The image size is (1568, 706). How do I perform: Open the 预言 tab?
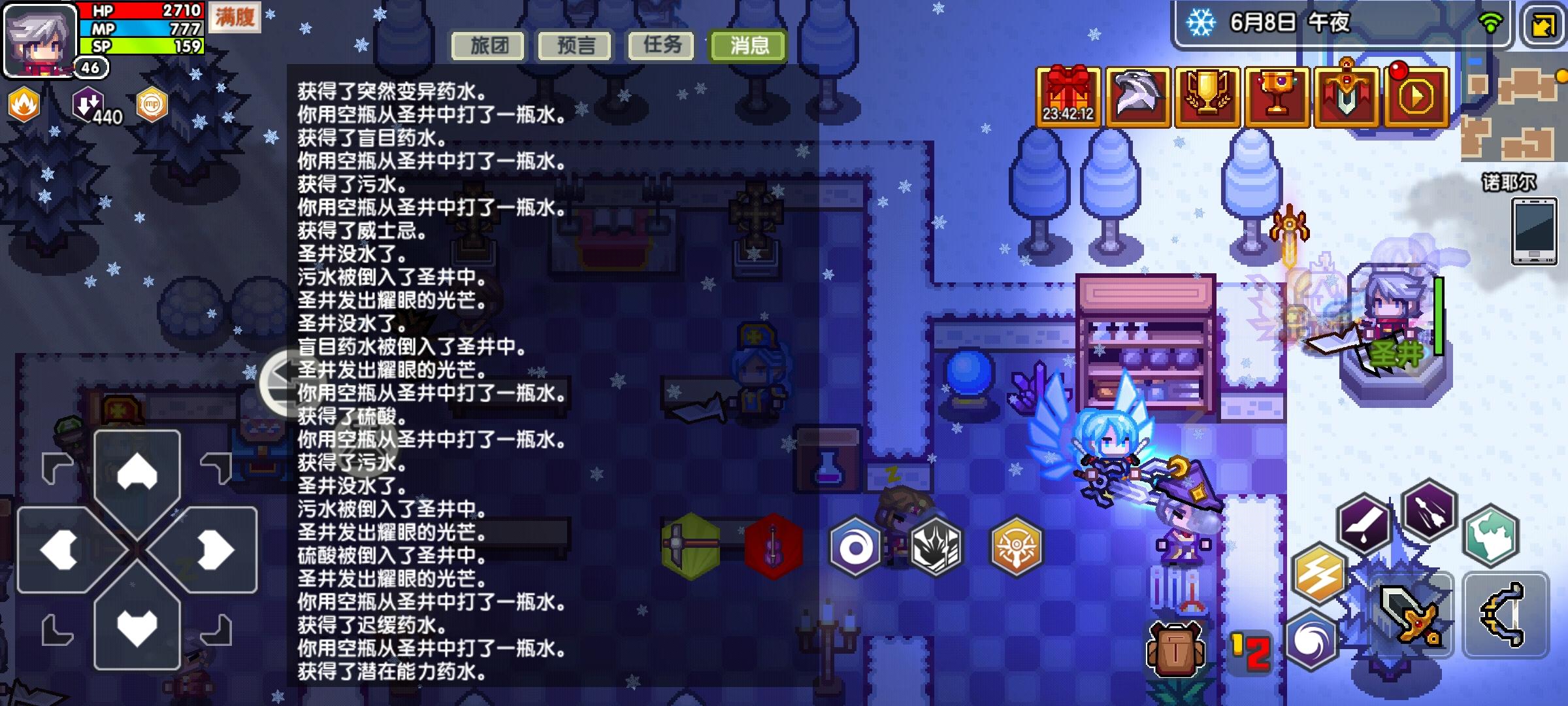click(x=574, y=46)
